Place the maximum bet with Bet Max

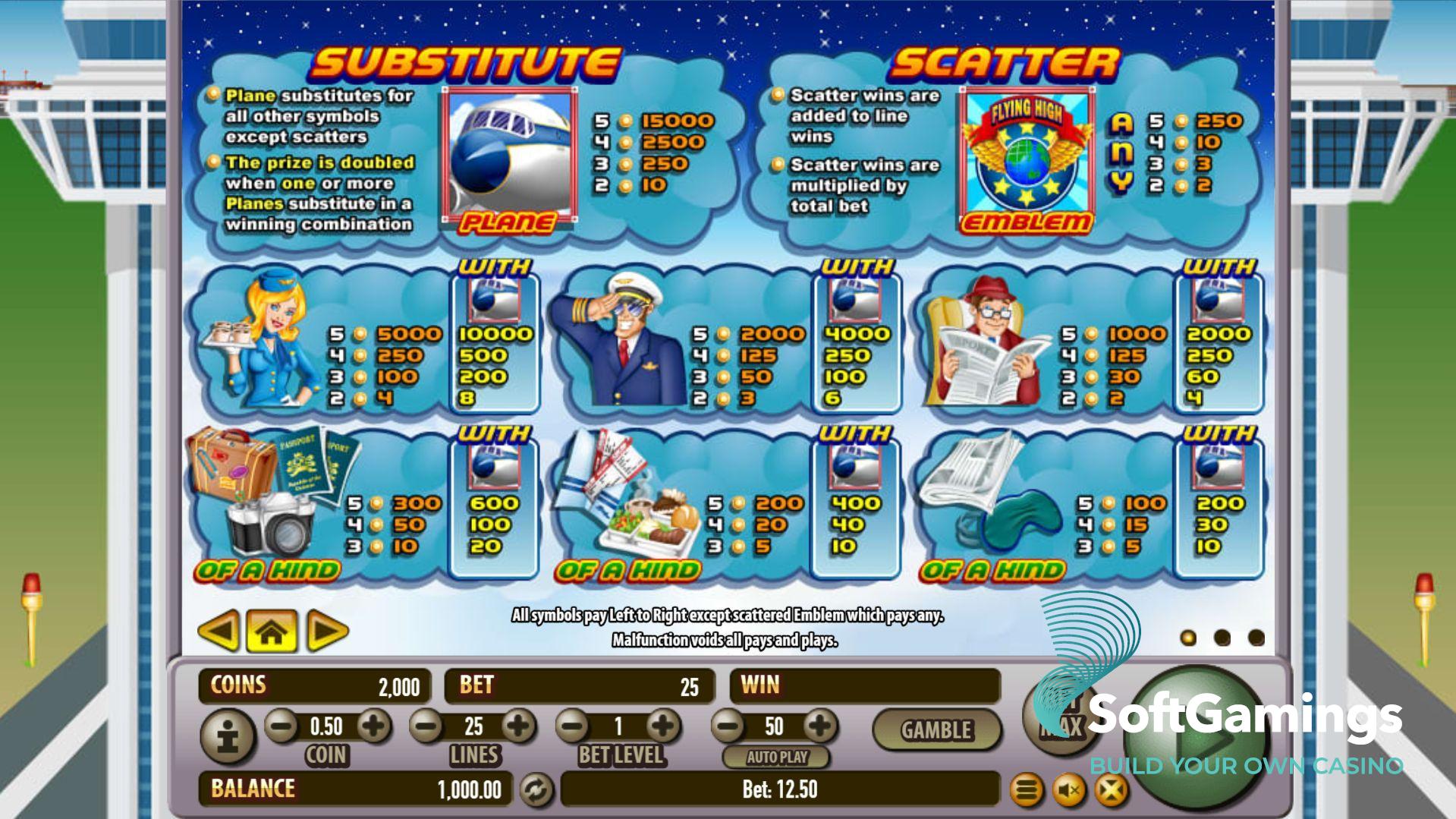coord(1061,717)
